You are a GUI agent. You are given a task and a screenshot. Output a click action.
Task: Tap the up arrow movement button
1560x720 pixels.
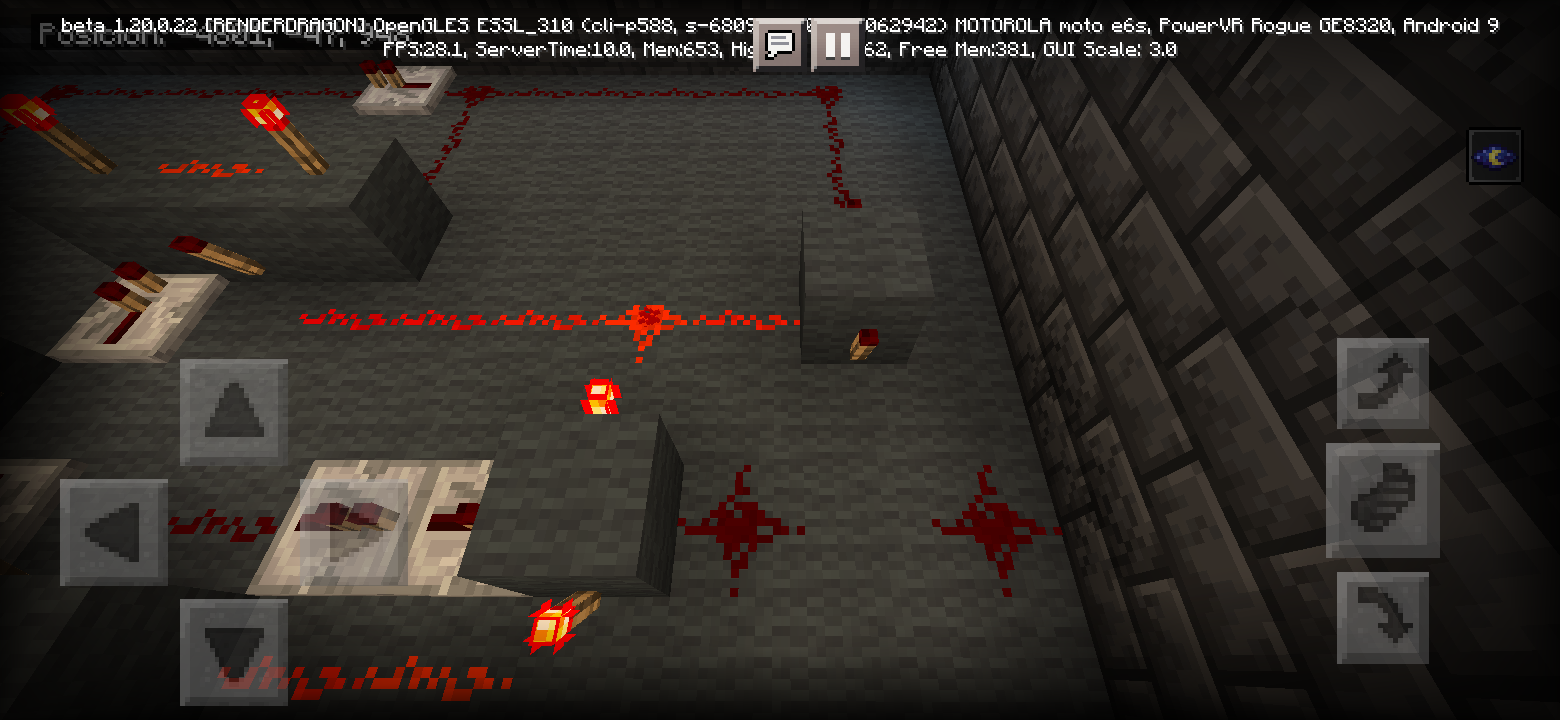[x=233, y=411]
